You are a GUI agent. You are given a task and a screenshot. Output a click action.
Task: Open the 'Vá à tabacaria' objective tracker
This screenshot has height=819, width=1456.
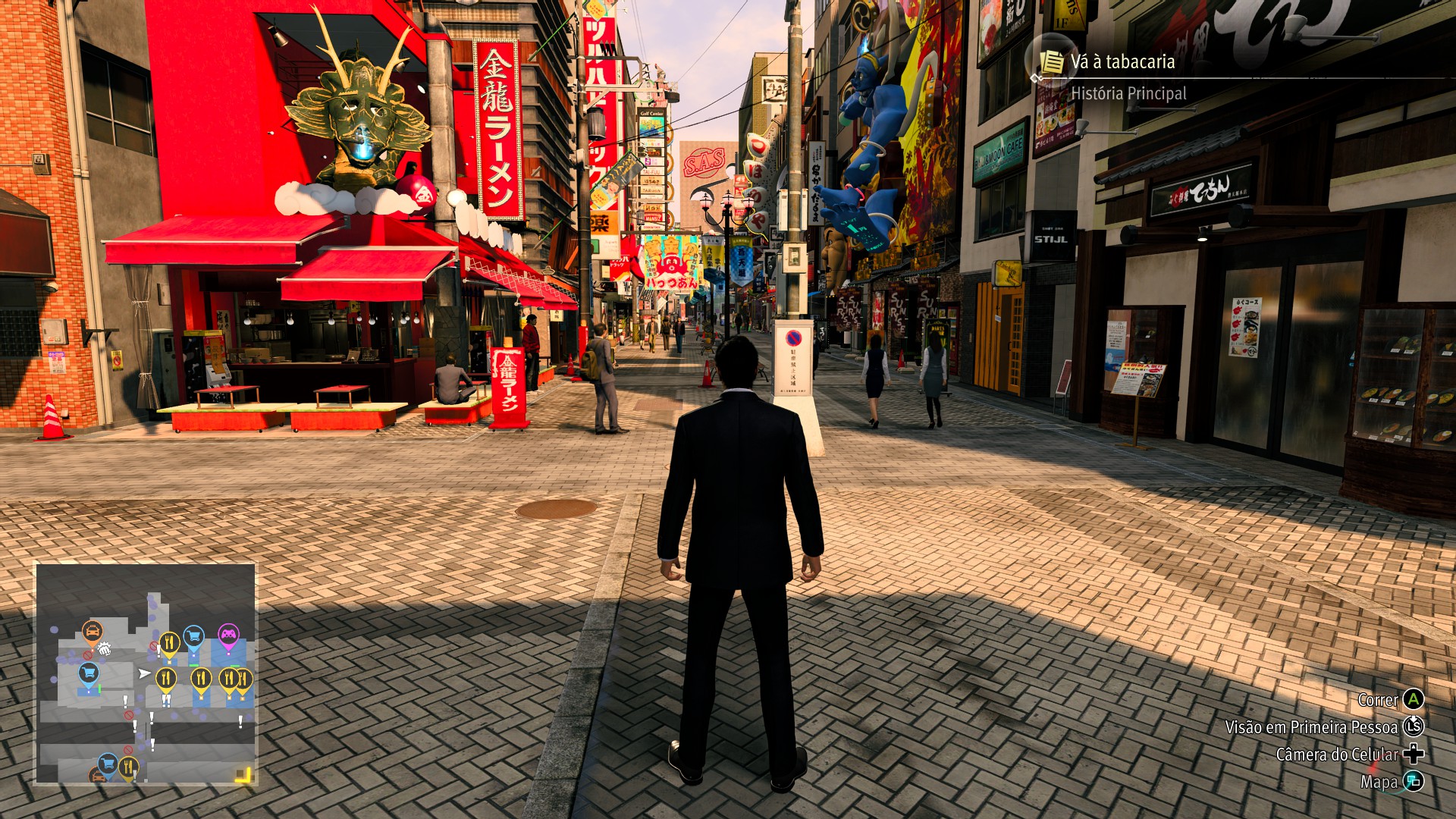coord(1122,62)
